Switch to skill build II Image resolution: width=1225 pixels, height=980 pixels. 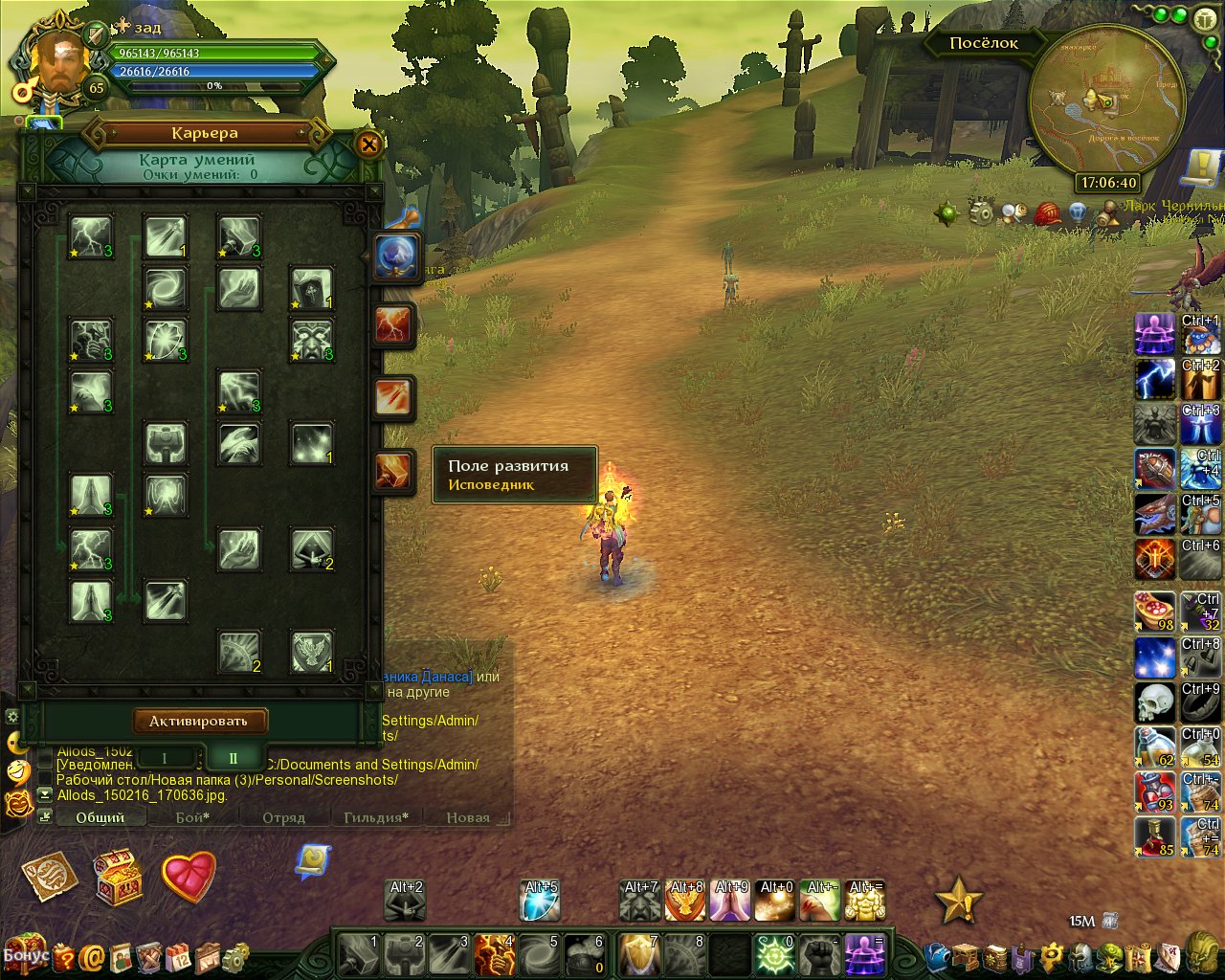pyautogui.click(x=233, y=758)
